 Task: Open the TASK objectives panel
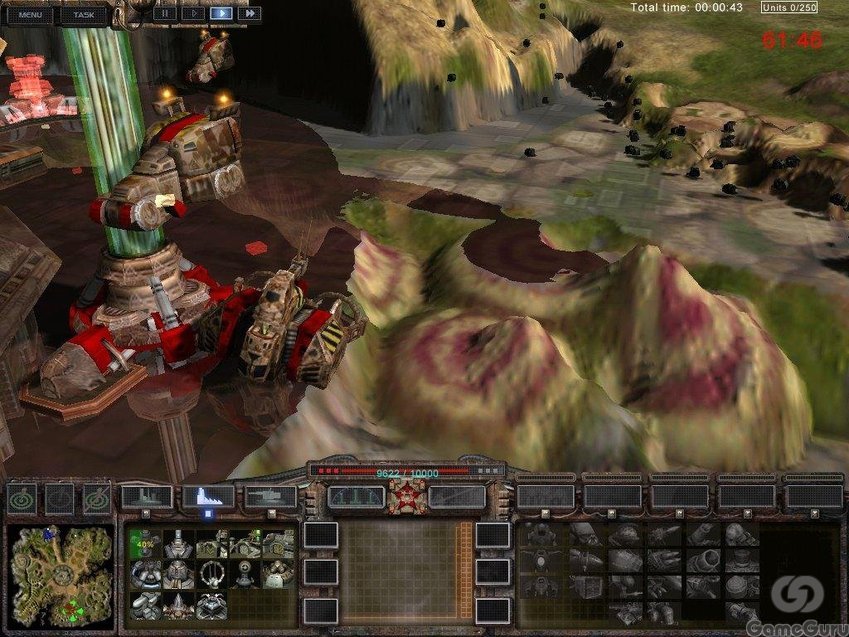coord(84,15)
